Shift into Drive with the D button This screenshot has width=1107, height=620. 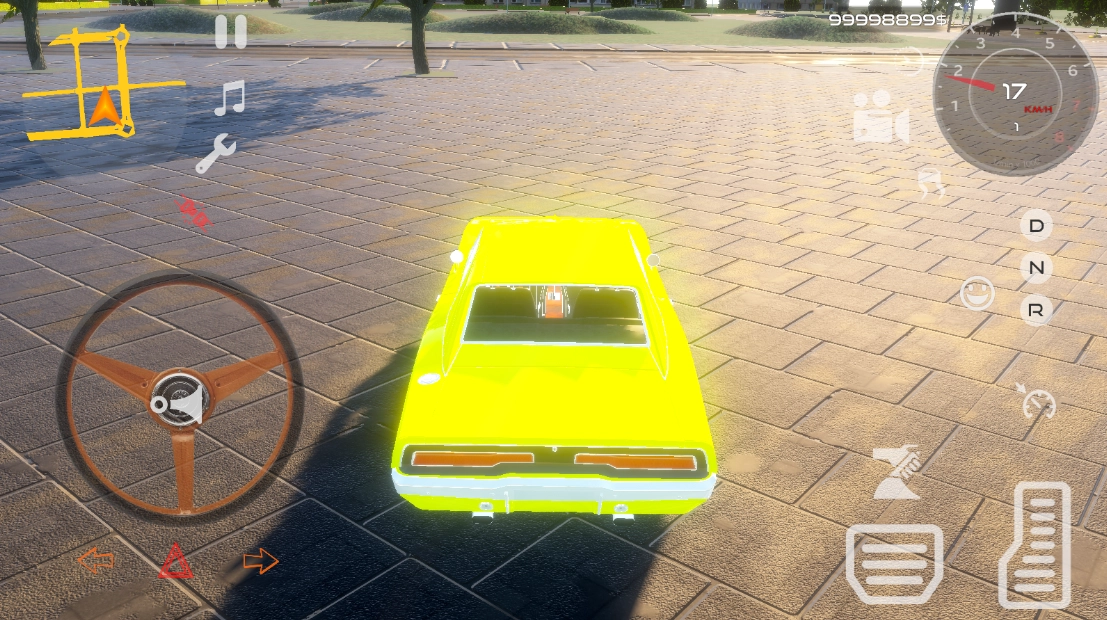[x=1036, y=226]
